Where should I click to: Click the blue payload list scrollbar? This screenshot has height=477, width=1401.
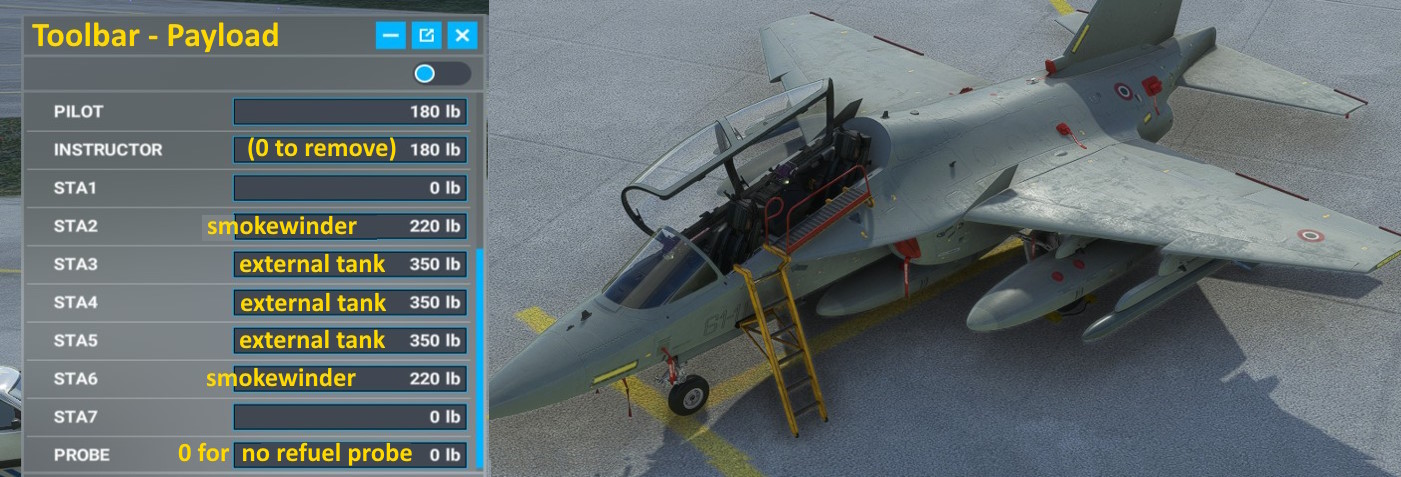click(x=482, y=350)
